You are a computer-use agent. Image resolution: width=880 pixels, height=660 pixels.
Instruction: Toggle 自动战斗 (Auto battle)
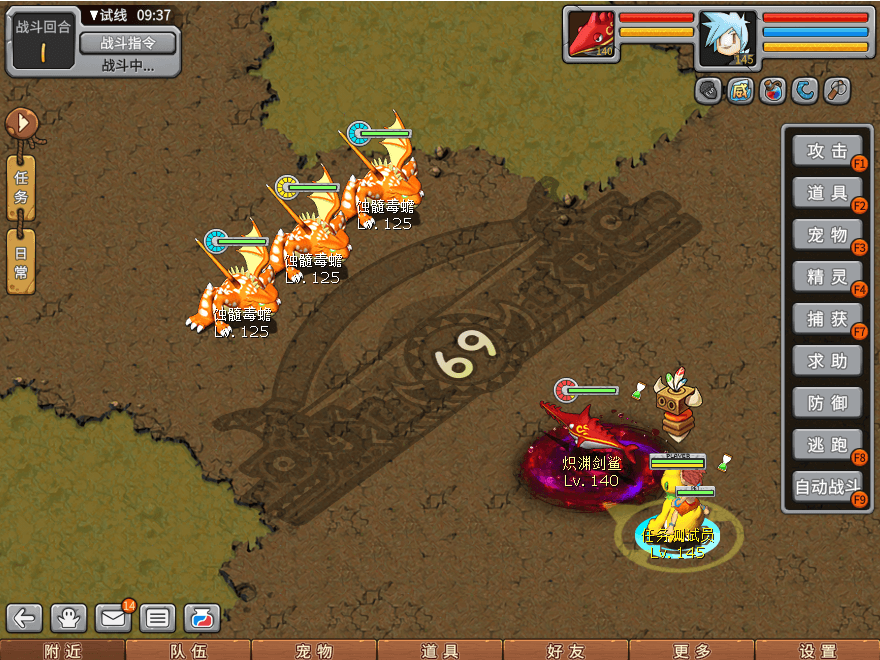pos(826,488)
